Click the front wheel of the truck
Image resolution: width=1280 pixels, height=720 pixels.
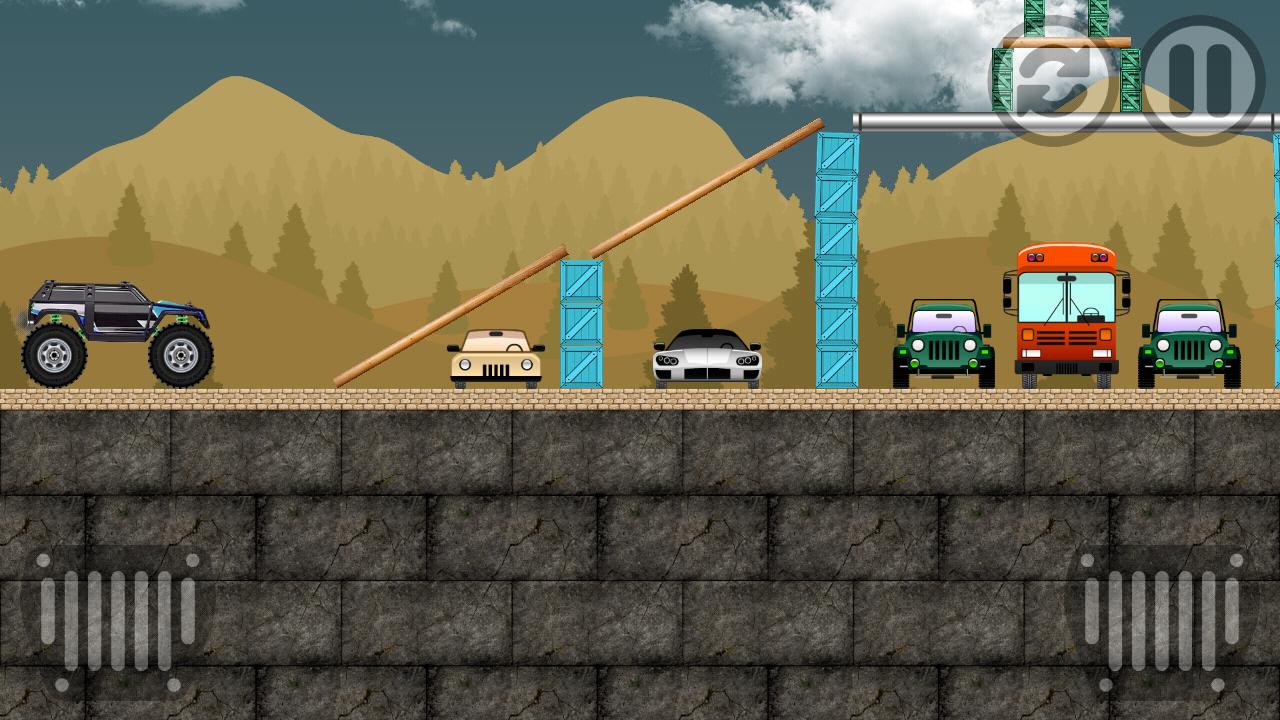tap(182, 357)
